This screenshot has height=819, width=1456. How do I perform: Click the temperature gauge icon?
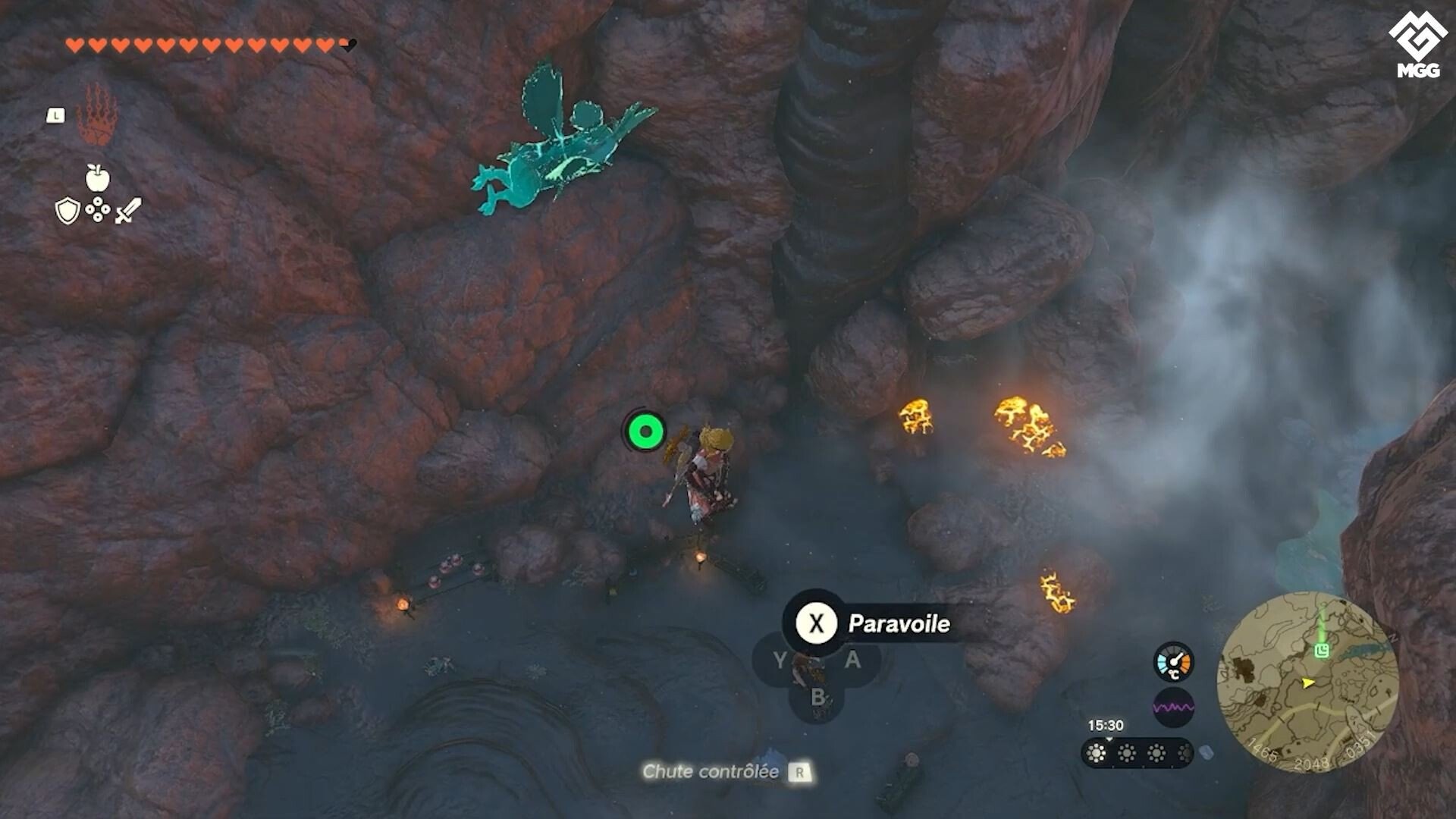[1173, 662]
